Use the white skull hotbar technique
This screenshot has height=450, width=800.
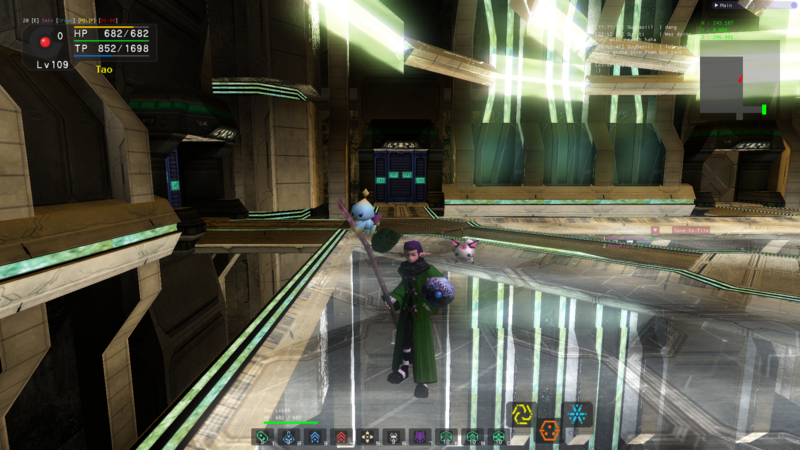[x=393, y=437]
